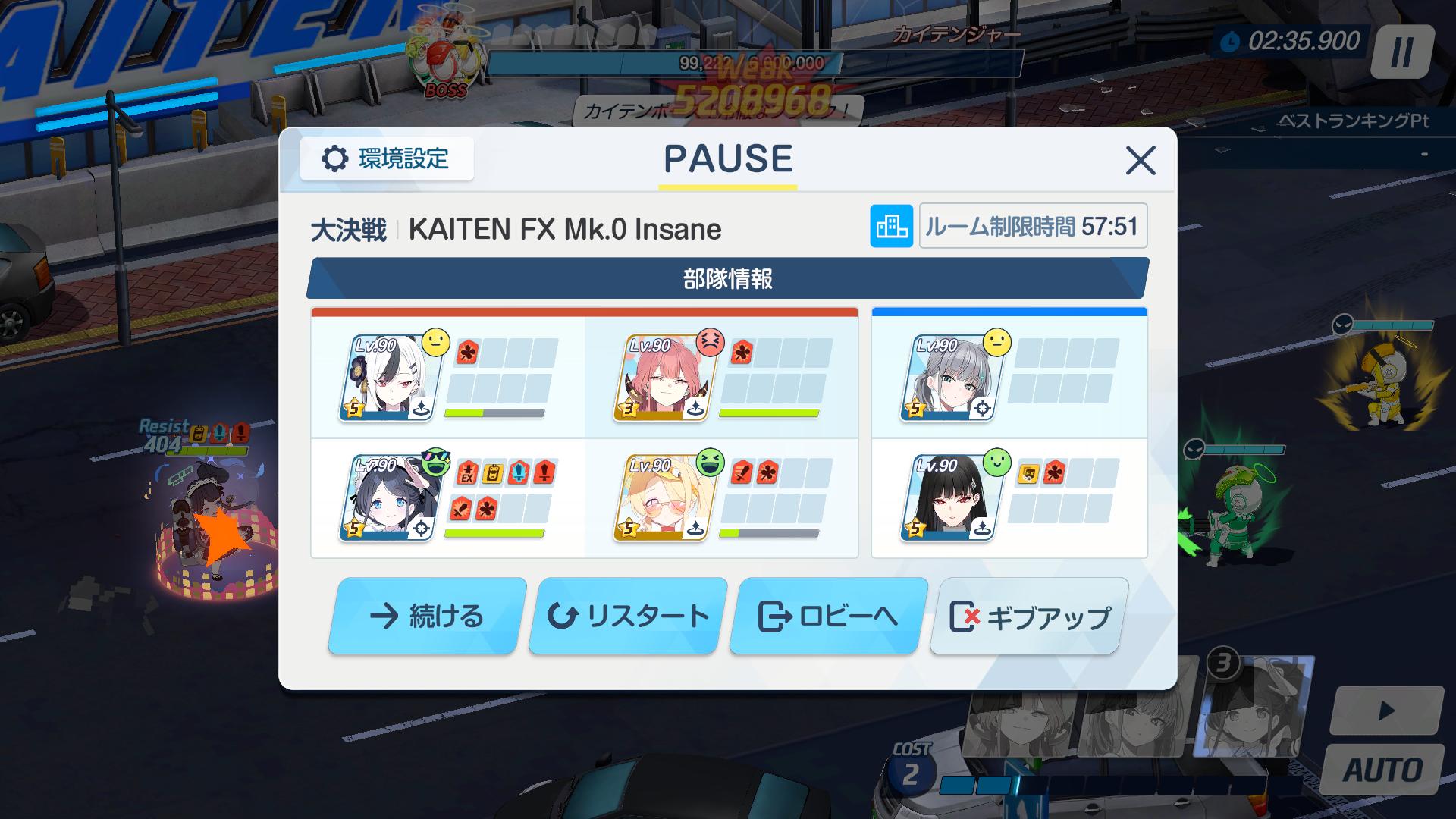
Task: Close the PAUSE dialog
Action: click(1140, 161)
